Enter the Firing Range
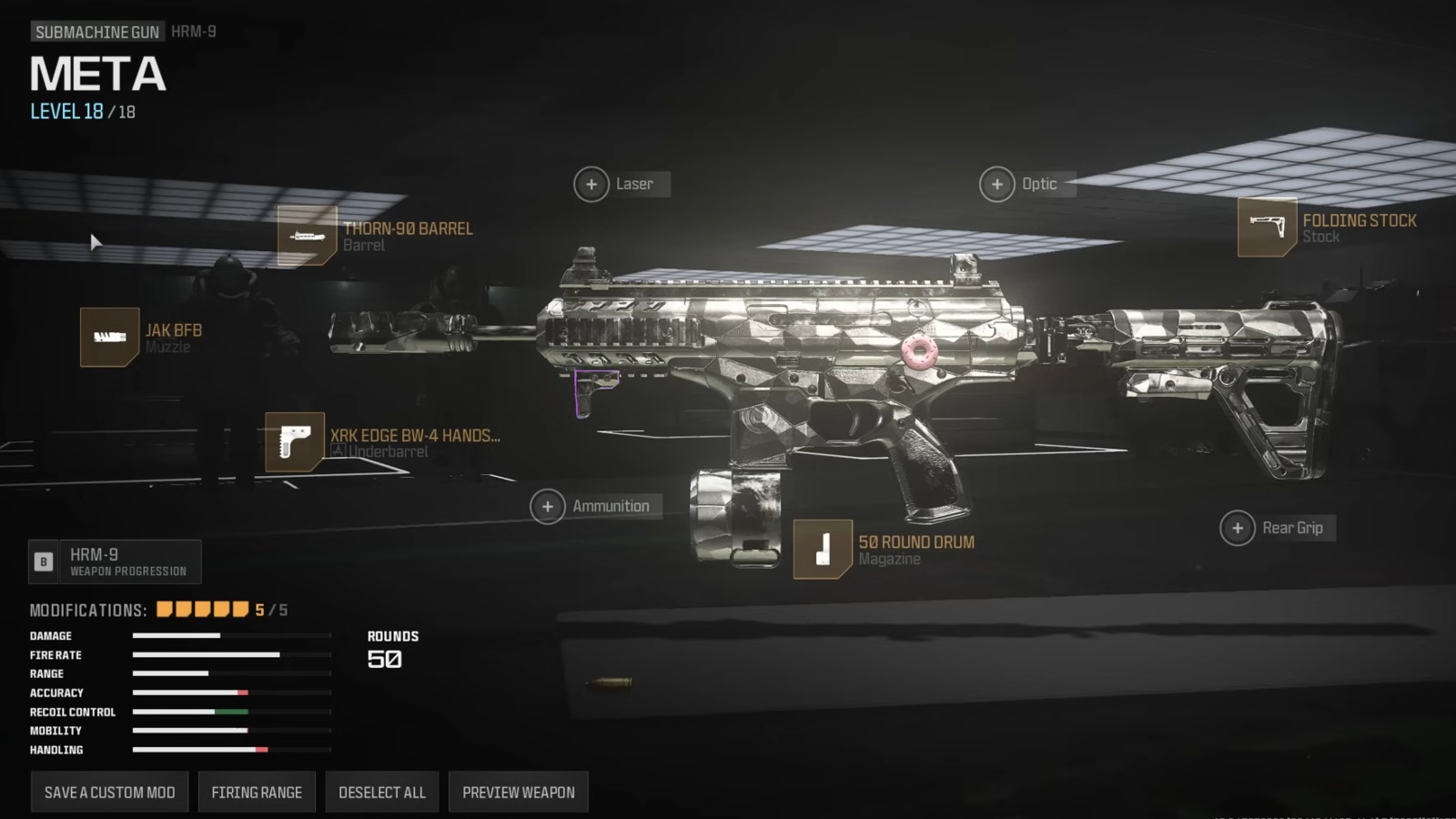Viewport: 1456px width, 819px height. [256, 792]
